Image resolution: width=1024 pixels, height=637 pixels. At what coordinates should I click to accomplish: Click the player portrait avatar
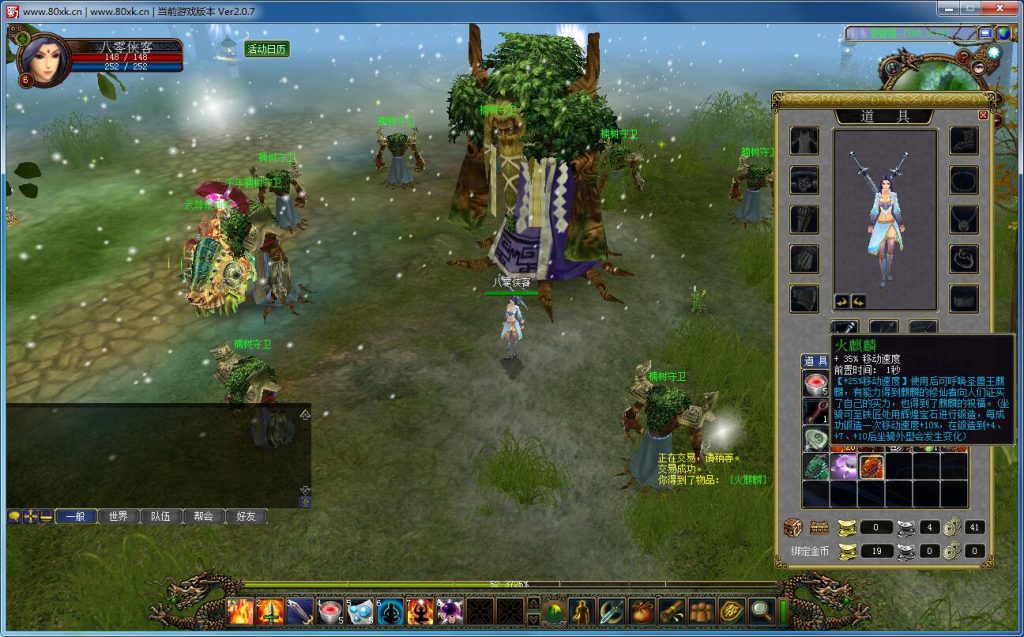(x=44, y=60)
